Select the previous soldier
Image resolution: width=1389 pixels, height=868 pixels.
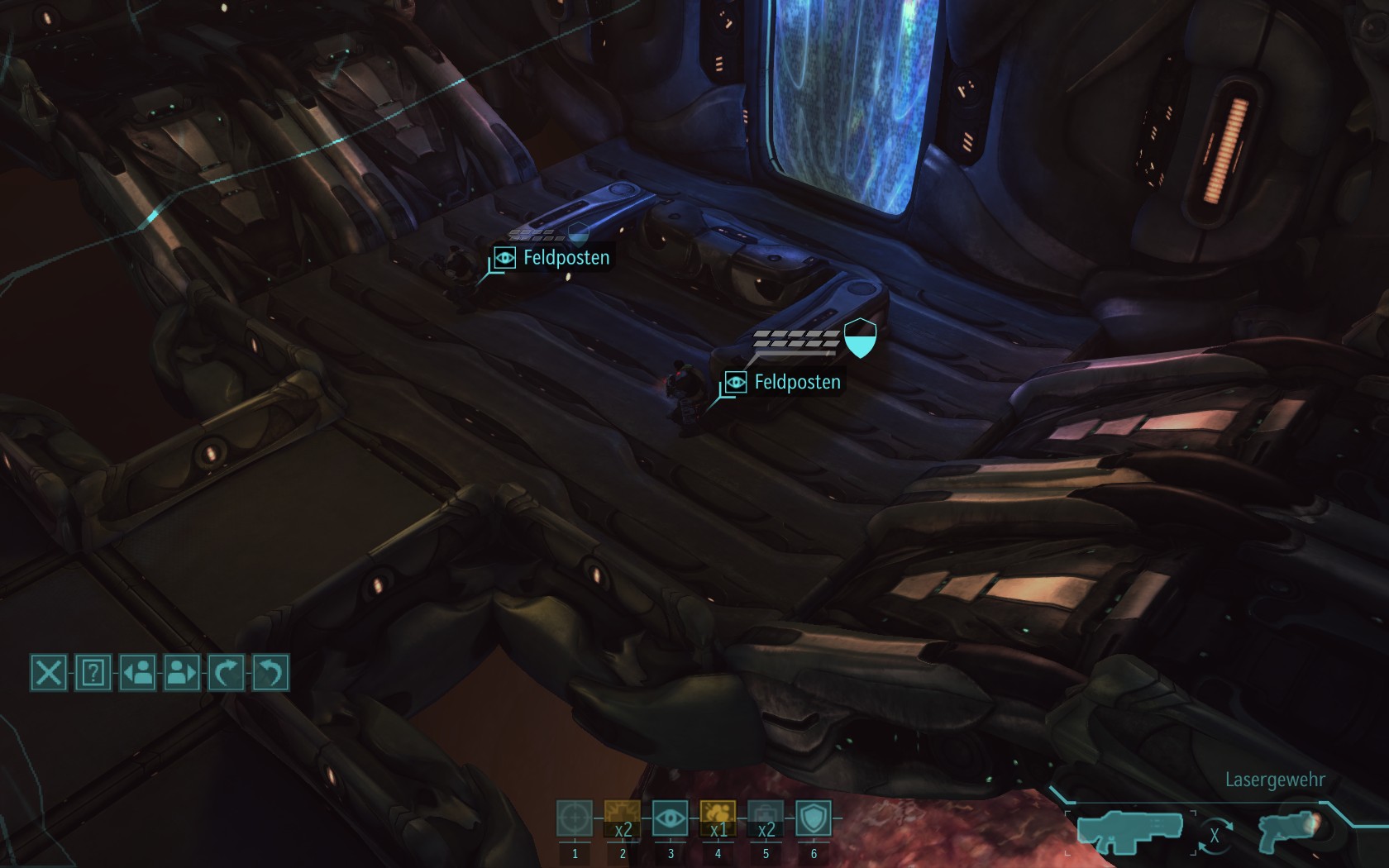pyautogui.click(x=137, y=672)
